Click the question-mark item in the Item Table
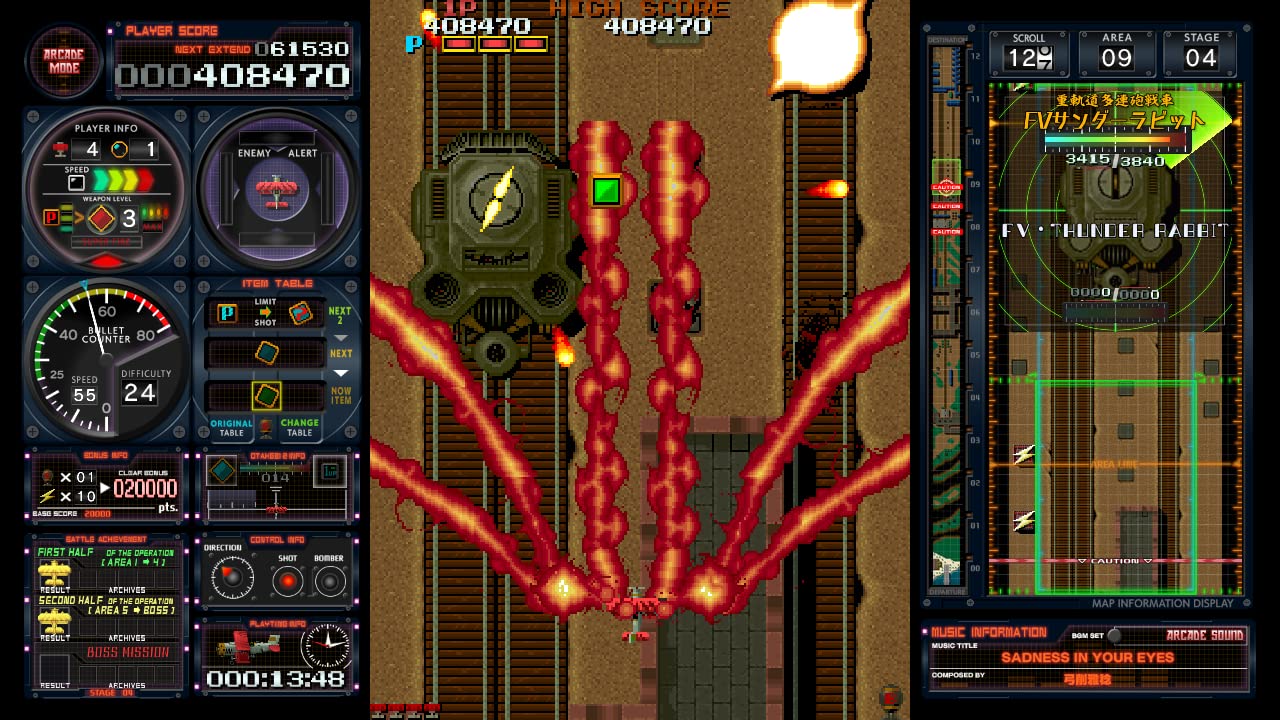 pos(299,312)
